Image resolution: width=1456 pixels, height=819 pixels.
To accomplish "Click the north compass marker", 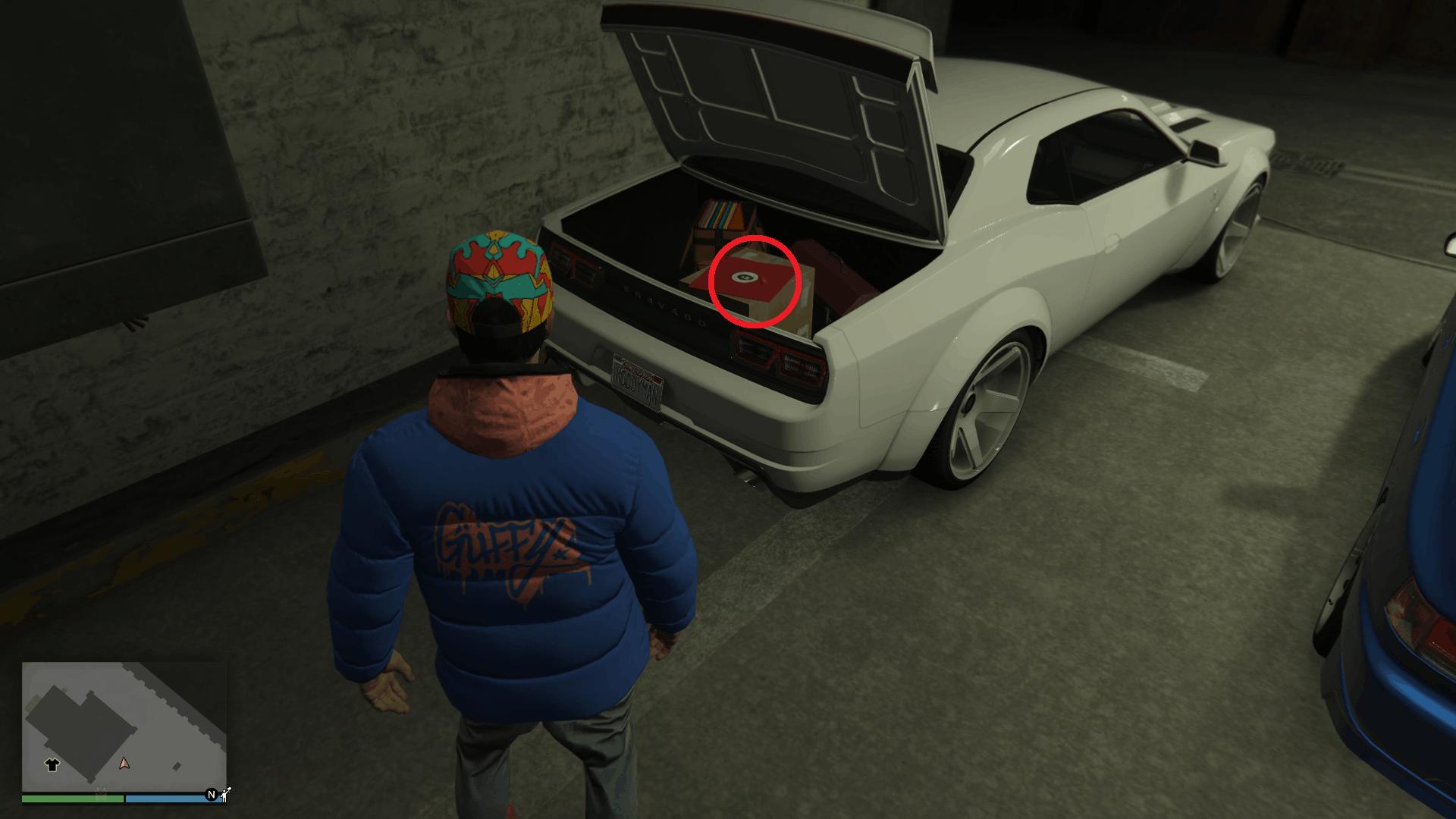I will 212,795.
